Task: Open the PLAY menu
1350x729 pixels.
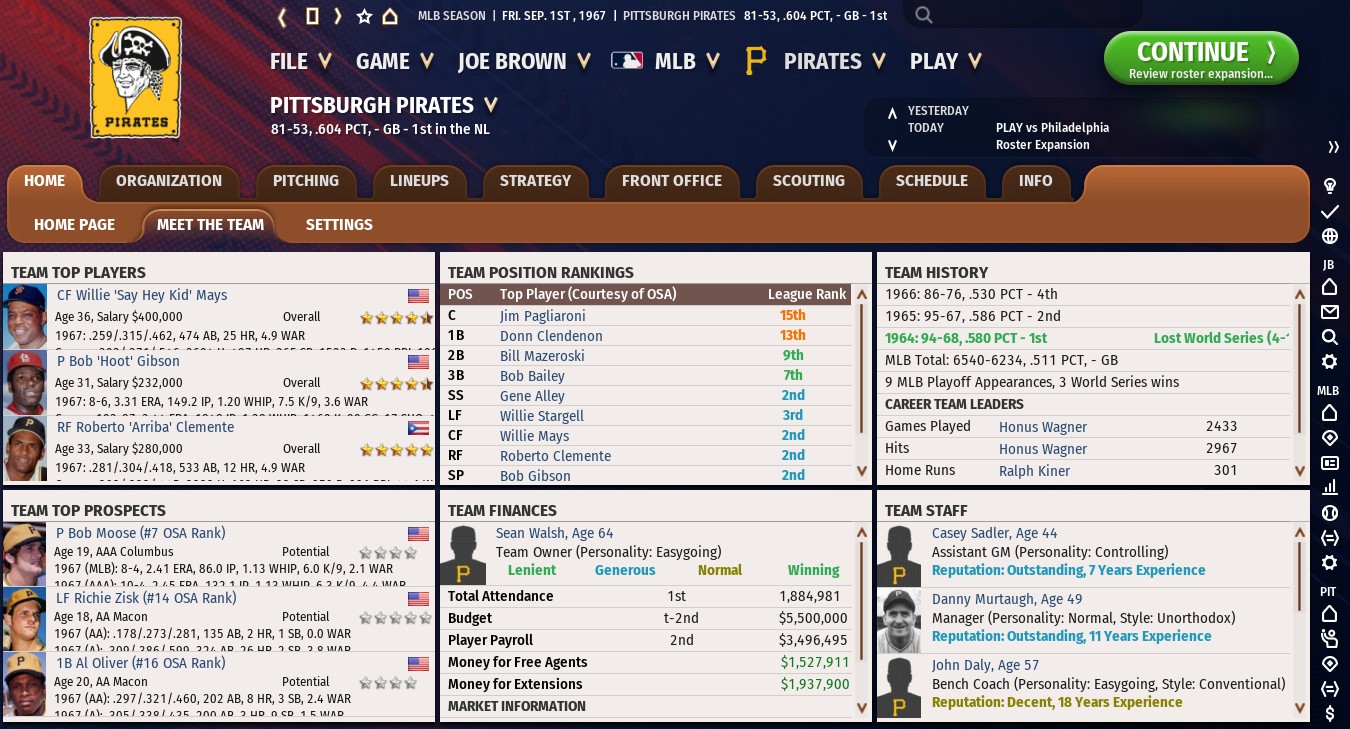Action: click(x=944, y=61)
